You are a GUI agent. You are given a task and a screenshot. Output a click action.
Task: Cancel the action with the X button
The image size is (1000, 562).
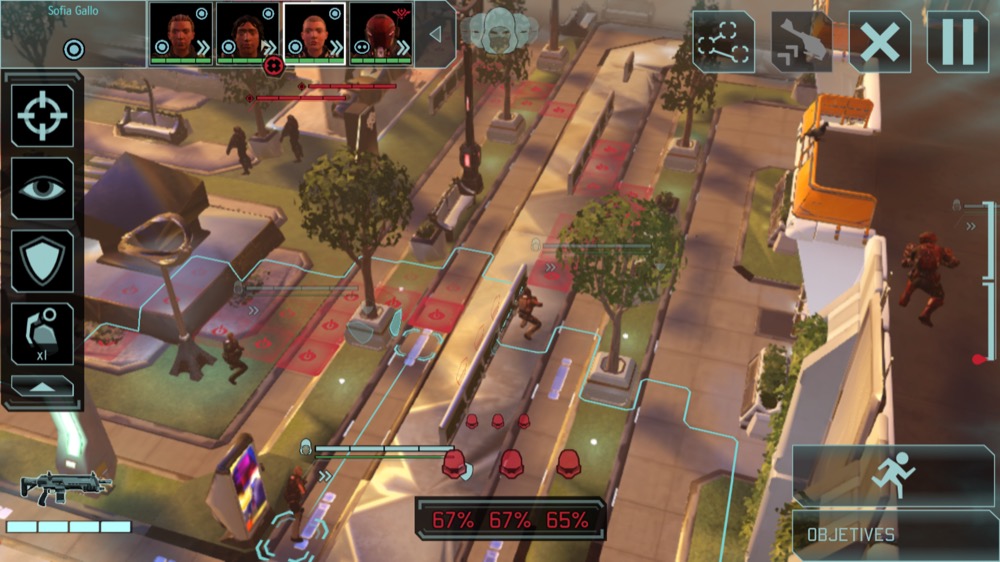click(879, 42)
